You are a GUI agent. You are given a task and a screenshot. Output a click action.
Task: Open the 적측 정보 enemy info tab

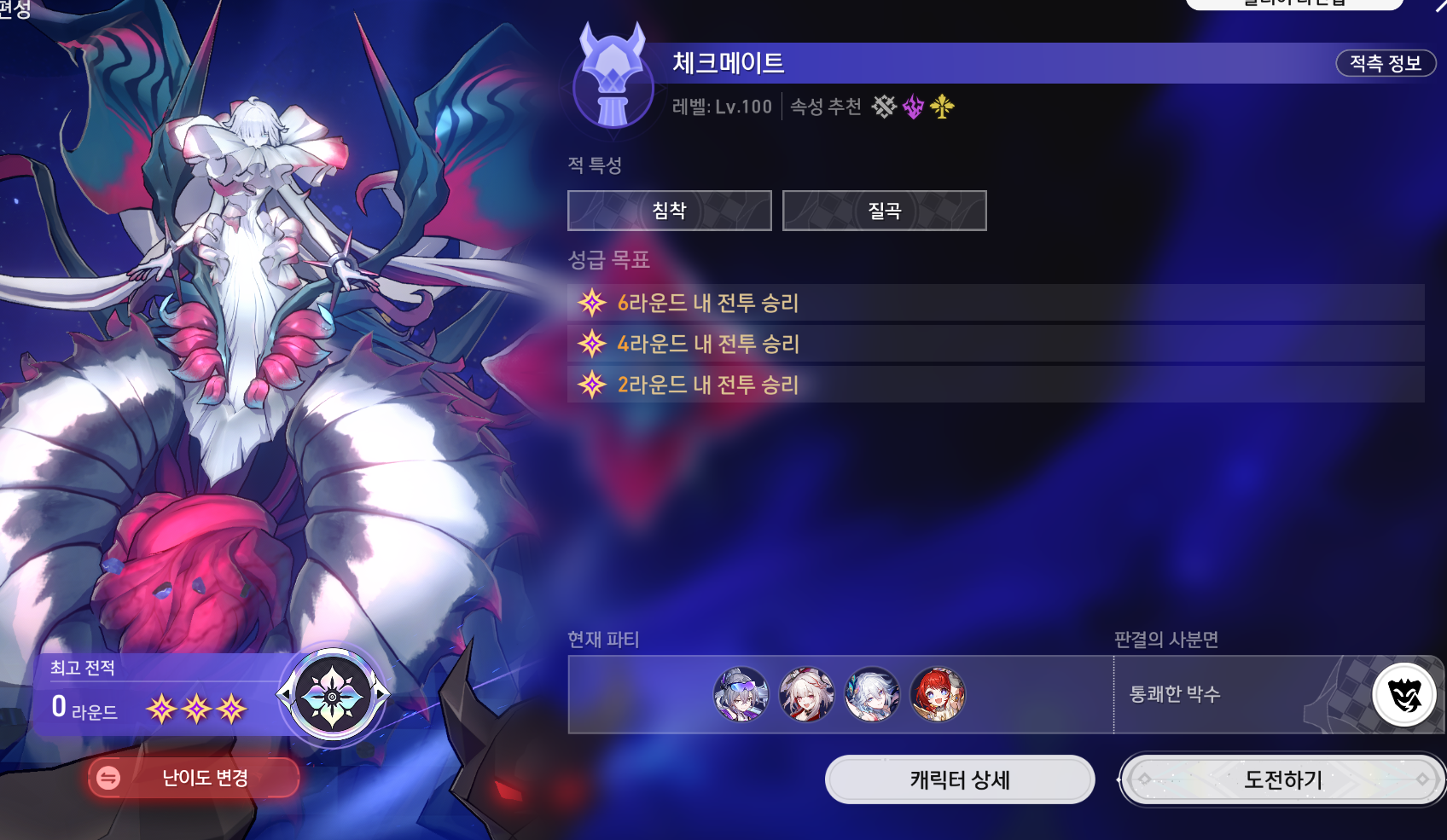tap(1386, 63)
